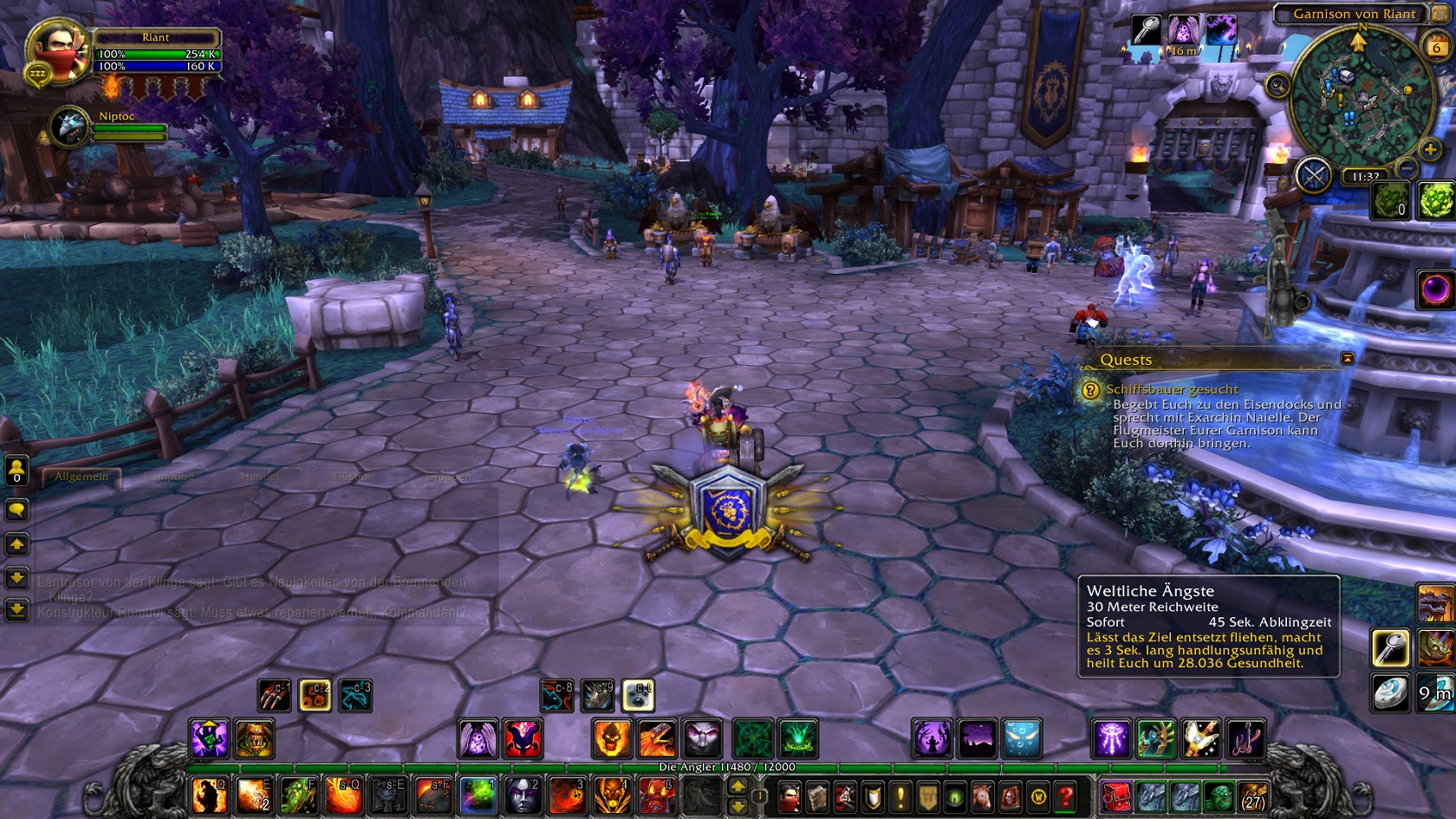Collapse the Quests tracker panel

pos(1349,359)
